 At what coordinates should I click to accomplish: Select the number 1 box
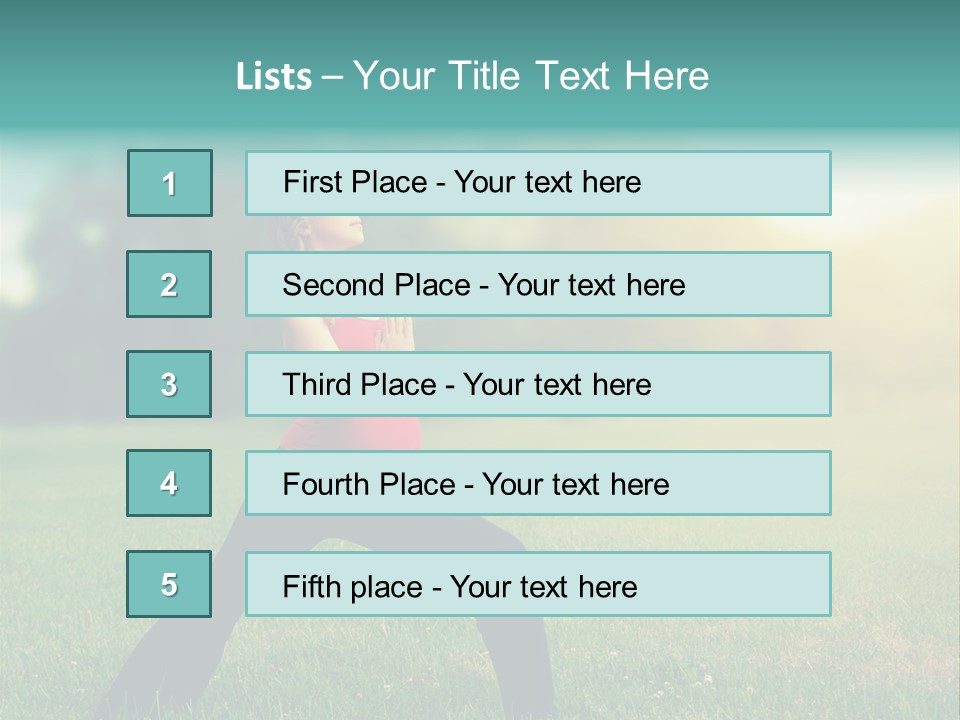170,183
